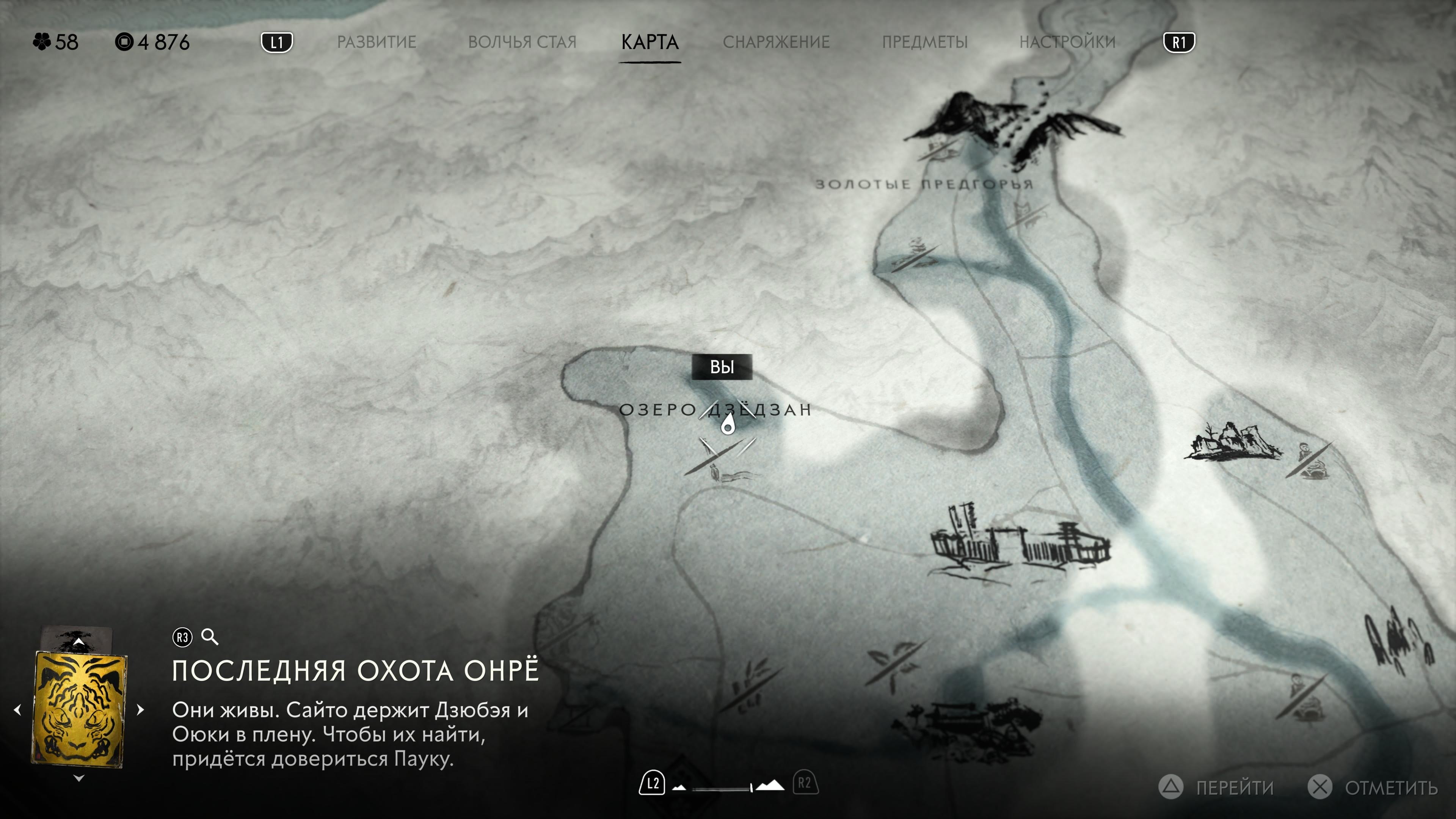Click the right arrow beside the quest card
This screenshot has height=819, width=1456.
coord(141,710)
